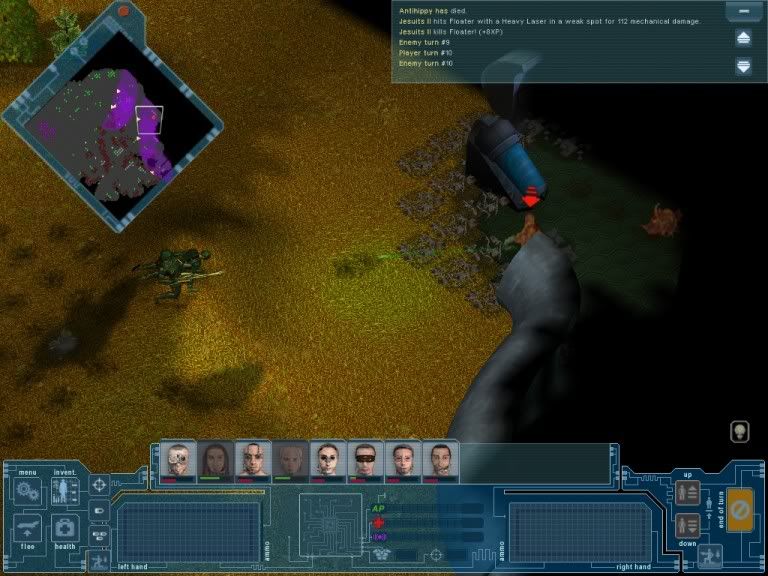Order the squad to flee the mission
This screenshot has width=768, height=576.
point(25,529)
